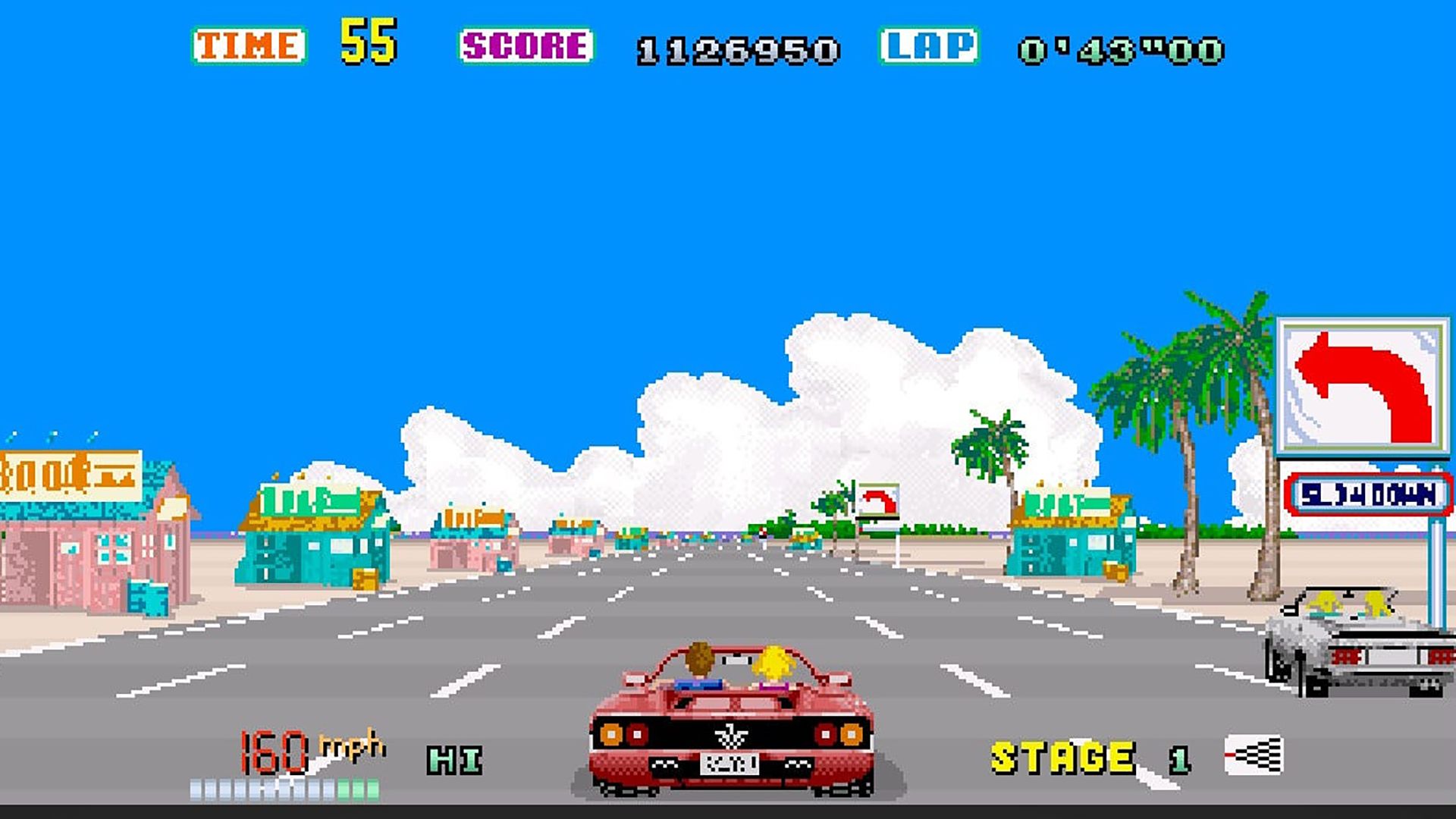This screenshot has height=819, width=1456.
Task: Click the LAP indicator label
Action: click(929, 45)
